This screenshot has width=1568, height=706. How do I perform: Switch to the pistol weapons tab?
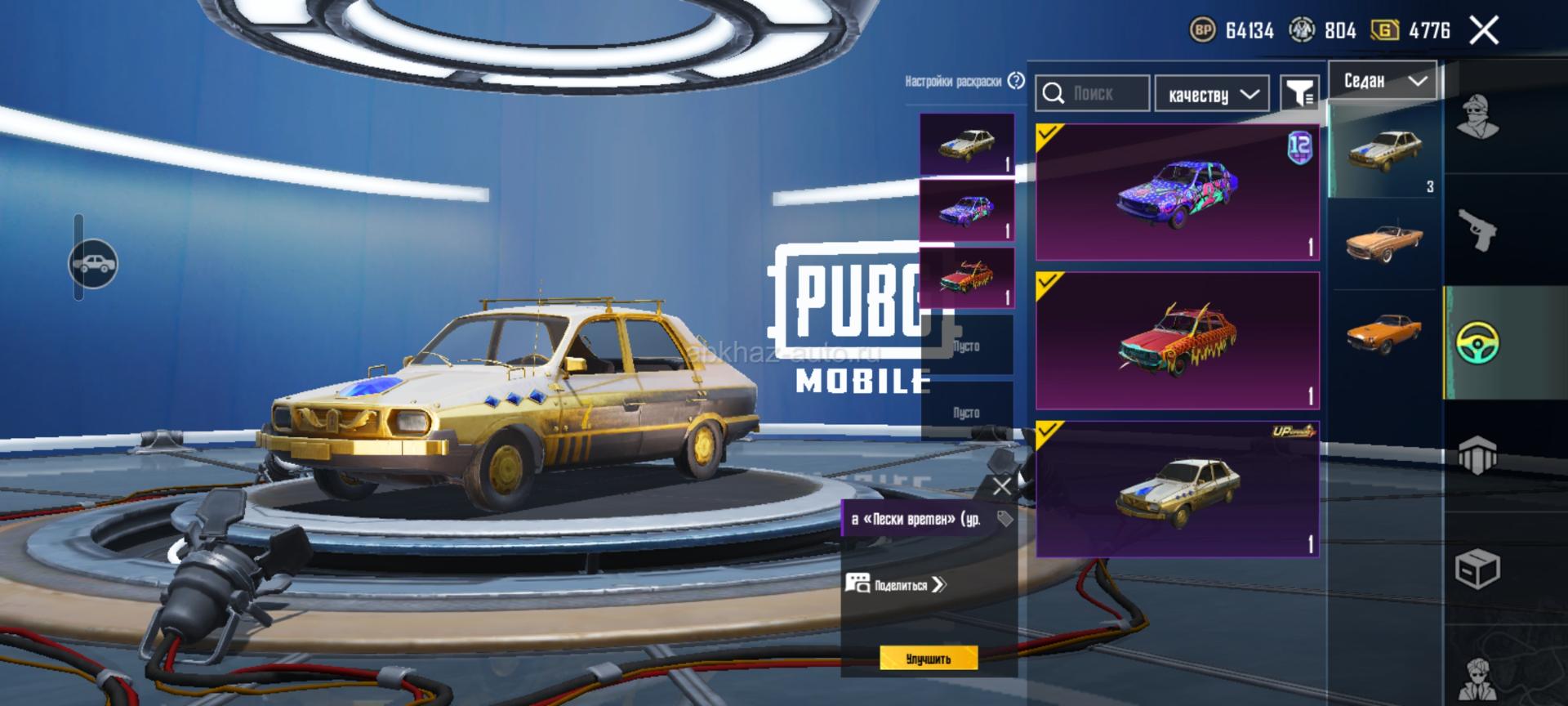[x=1479, y=230]
